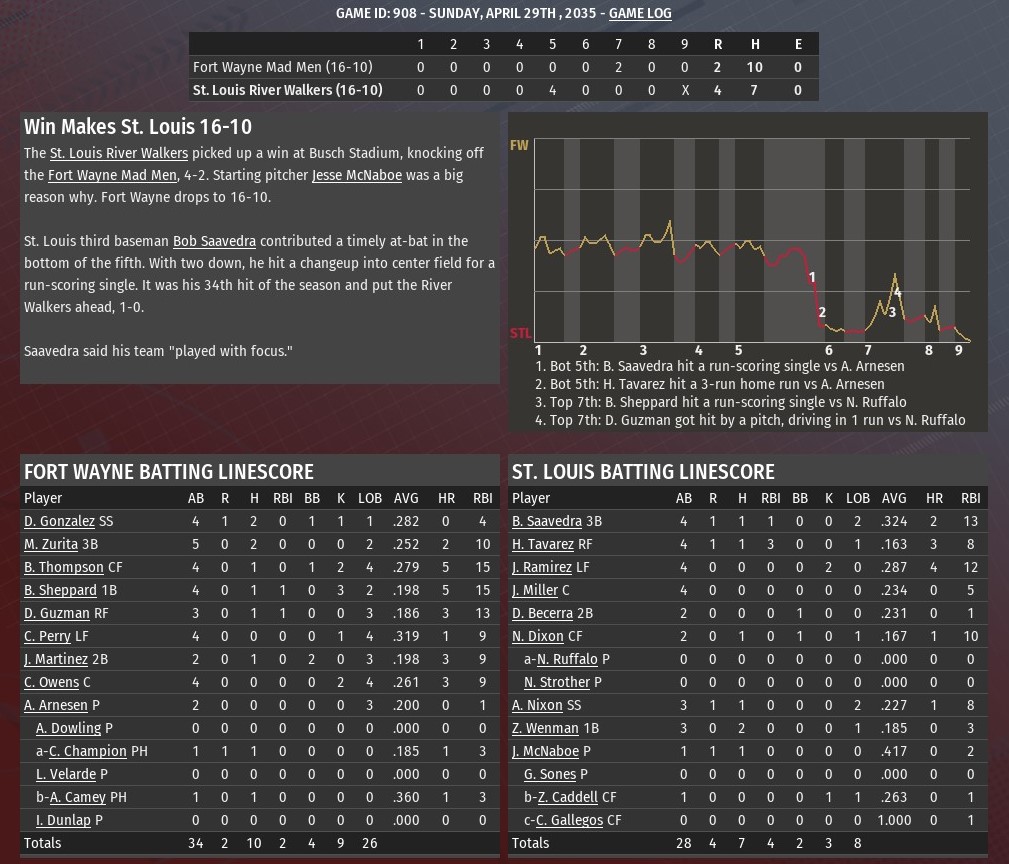Open Bob Saavedra link in recap text

coord(214,241)
